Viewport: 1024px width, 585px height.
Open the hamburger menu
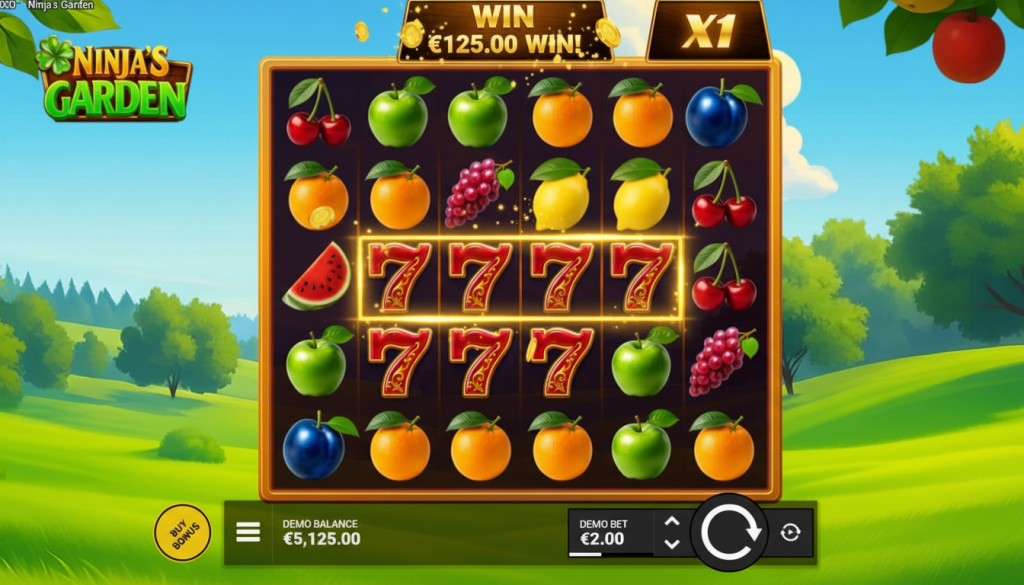coord(248,532)
